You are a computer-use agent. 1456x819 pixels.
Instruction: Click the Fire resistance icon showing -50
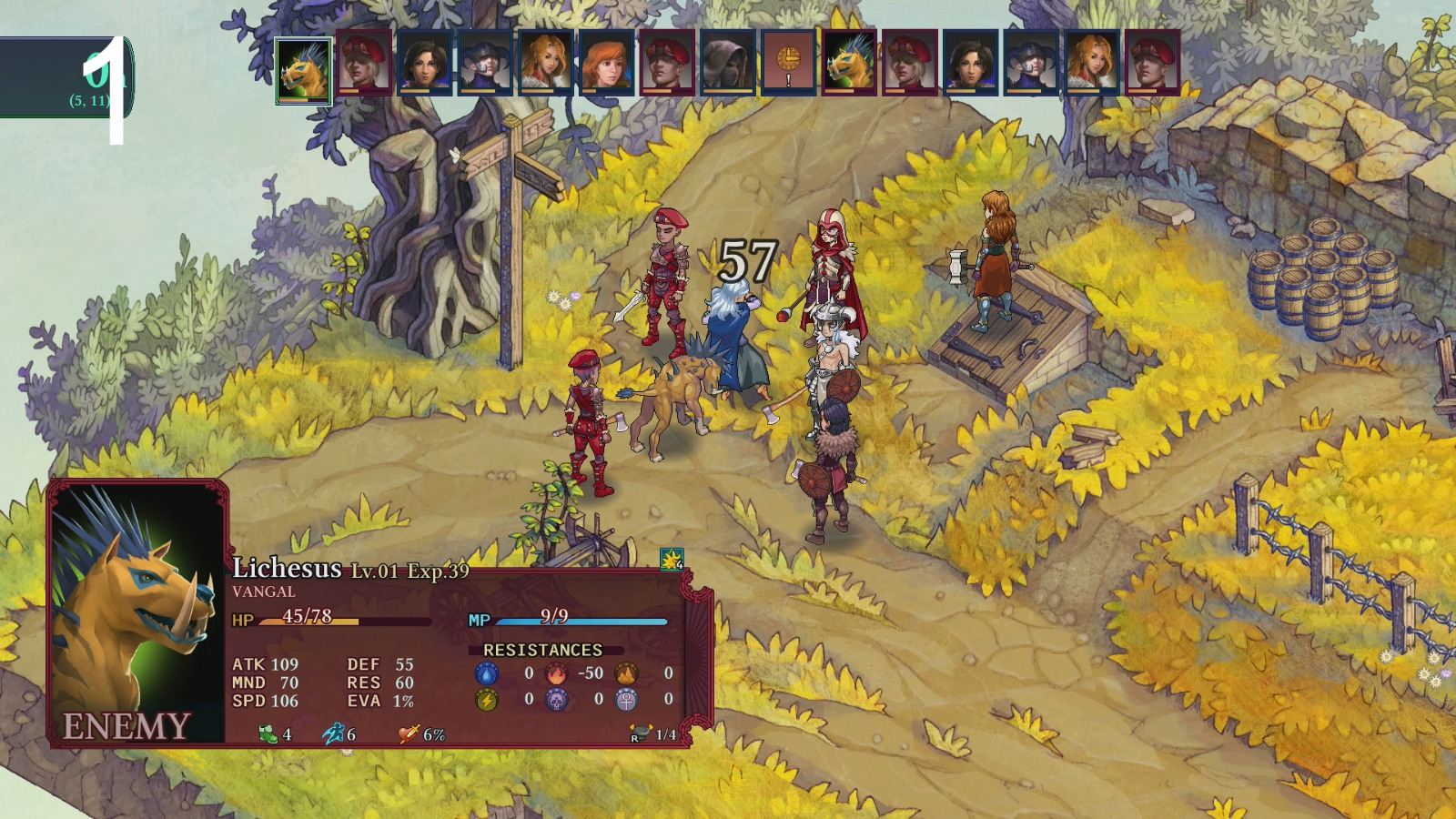click(556, 673)
